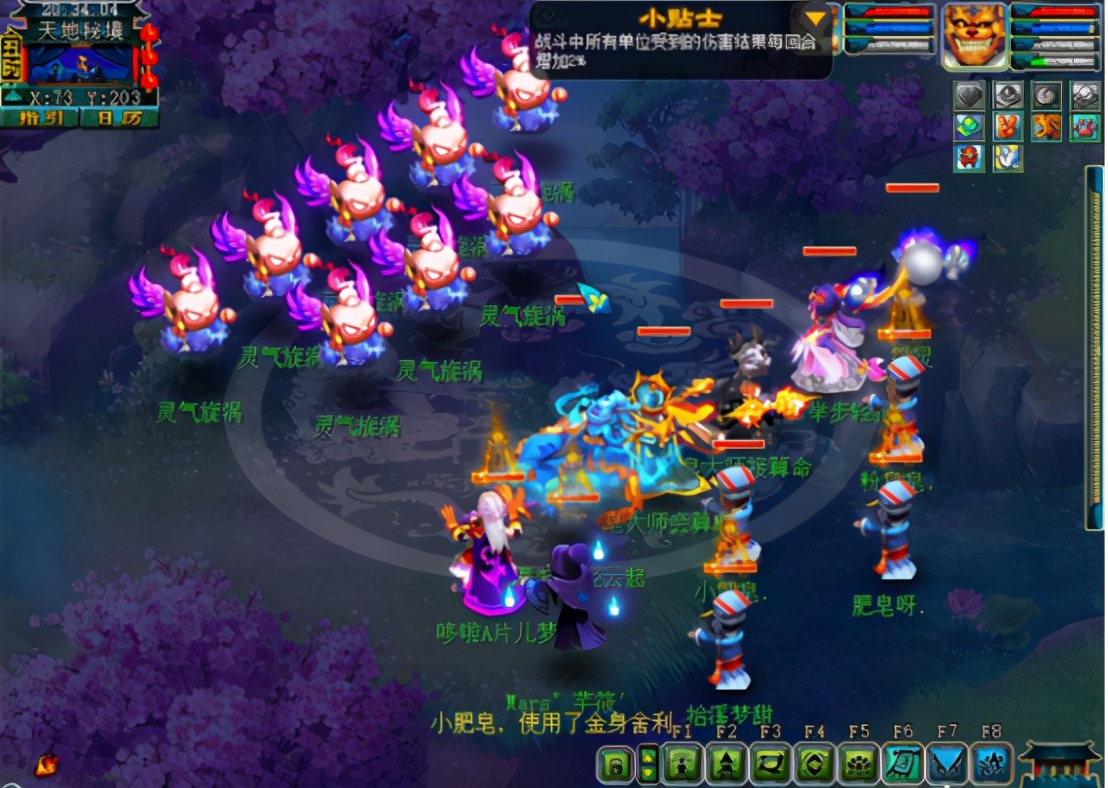Click the F1 hotkey skill slot
Image resolution: width=1108 pixels, height=788 pixels.
(x=683, y=765)
